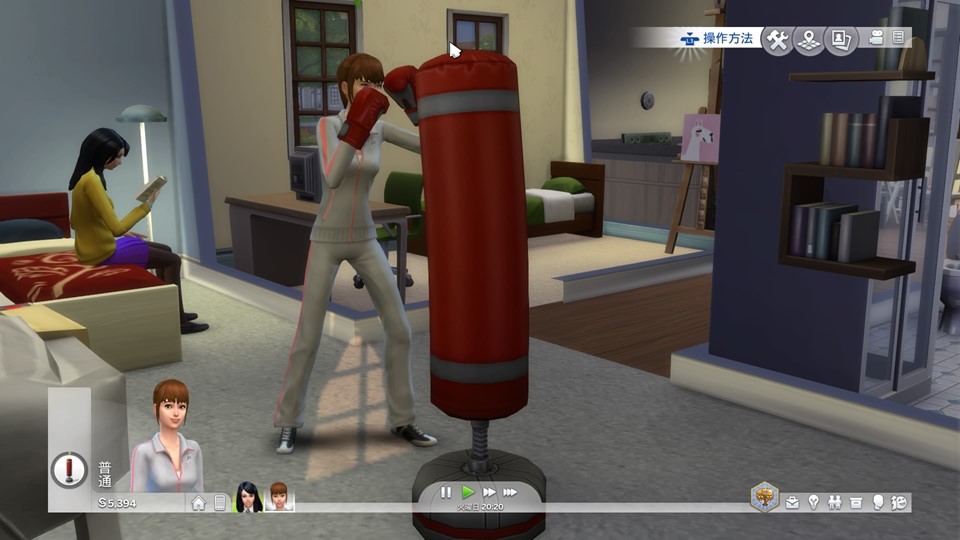Open the relationships panel

(835, 502)
